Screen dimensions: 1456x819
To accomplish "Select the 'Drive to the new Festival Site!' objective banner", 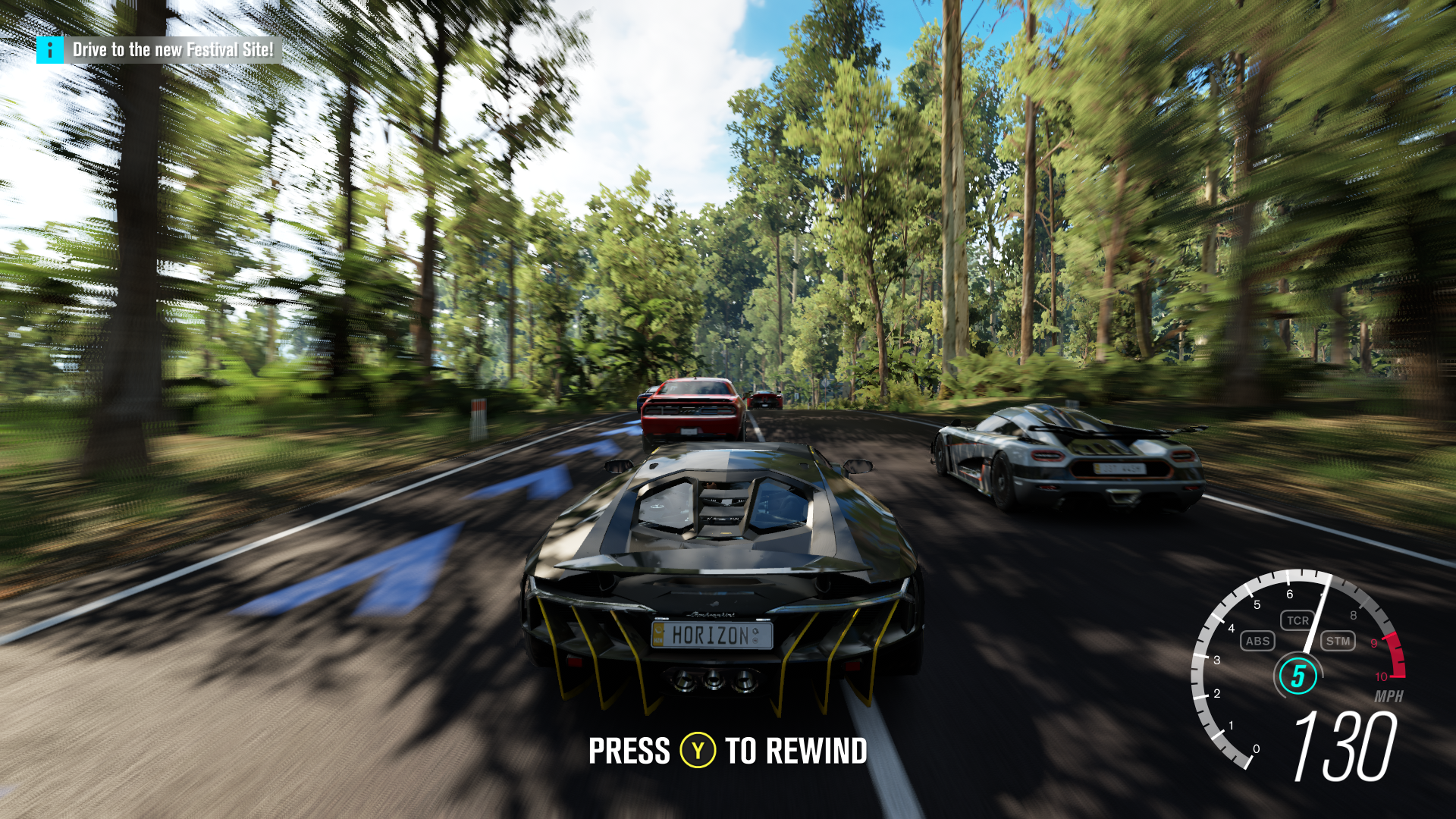I will click(173, 50).
